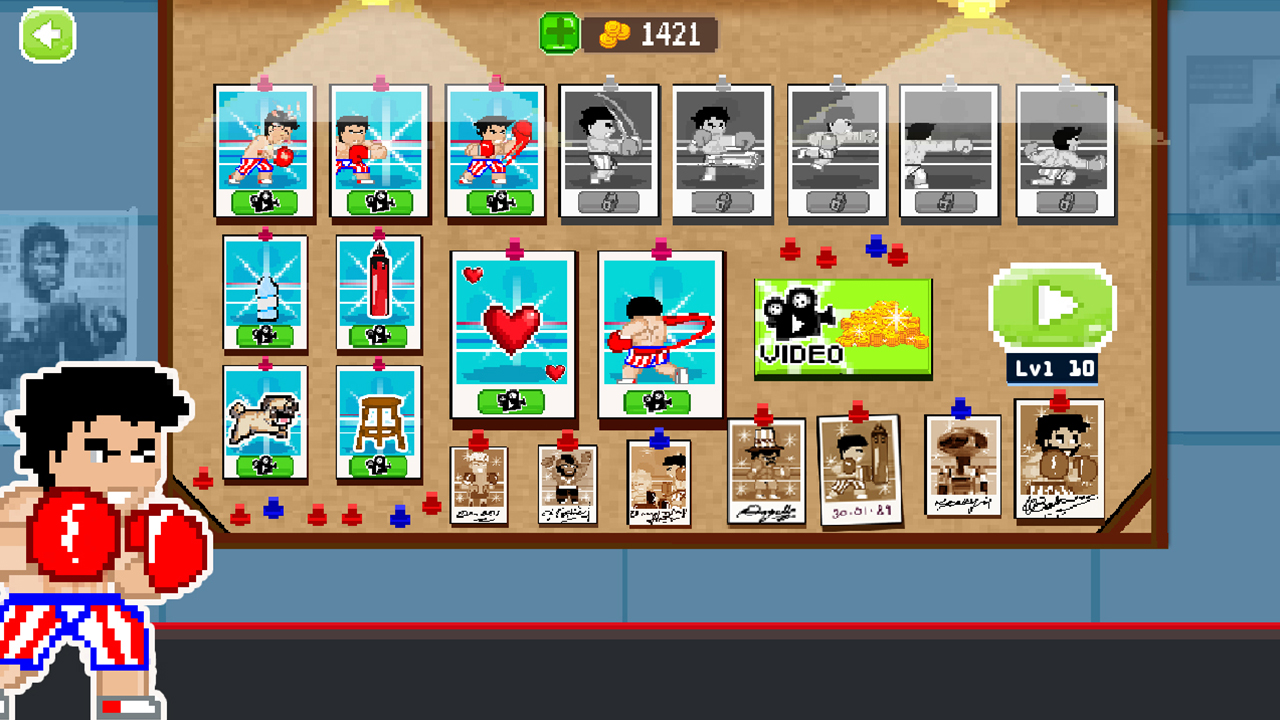Click the green gem icon to get more gems
The image size is (1280, 720).
pos(558,33)
